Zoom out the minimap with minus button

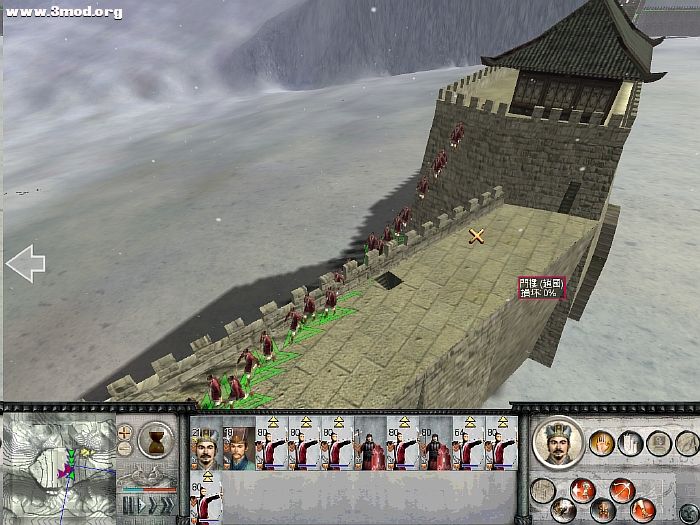125,449
